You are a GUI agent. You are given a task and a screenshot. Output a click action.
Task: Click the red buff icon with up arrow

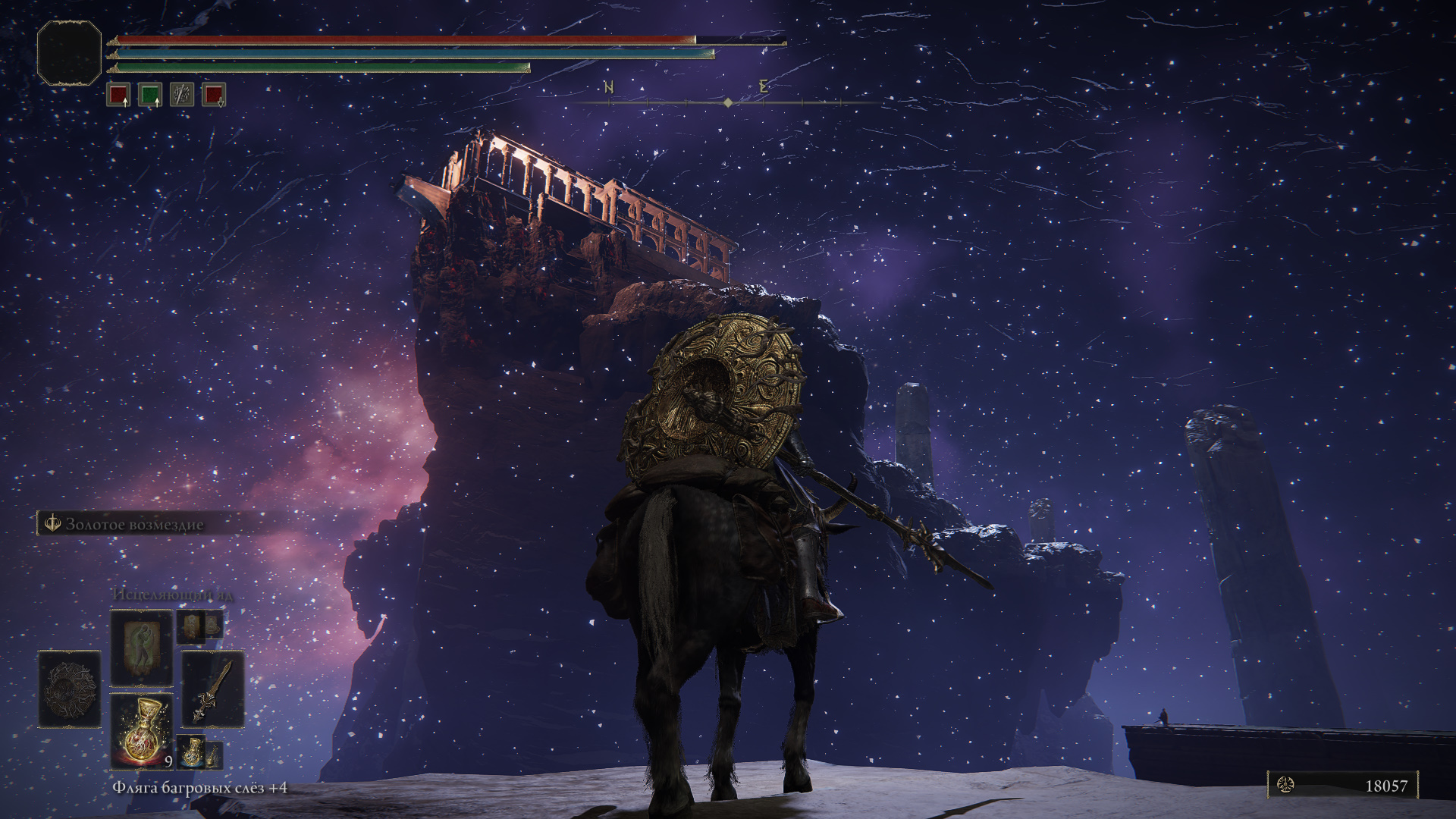click(118, 95)
